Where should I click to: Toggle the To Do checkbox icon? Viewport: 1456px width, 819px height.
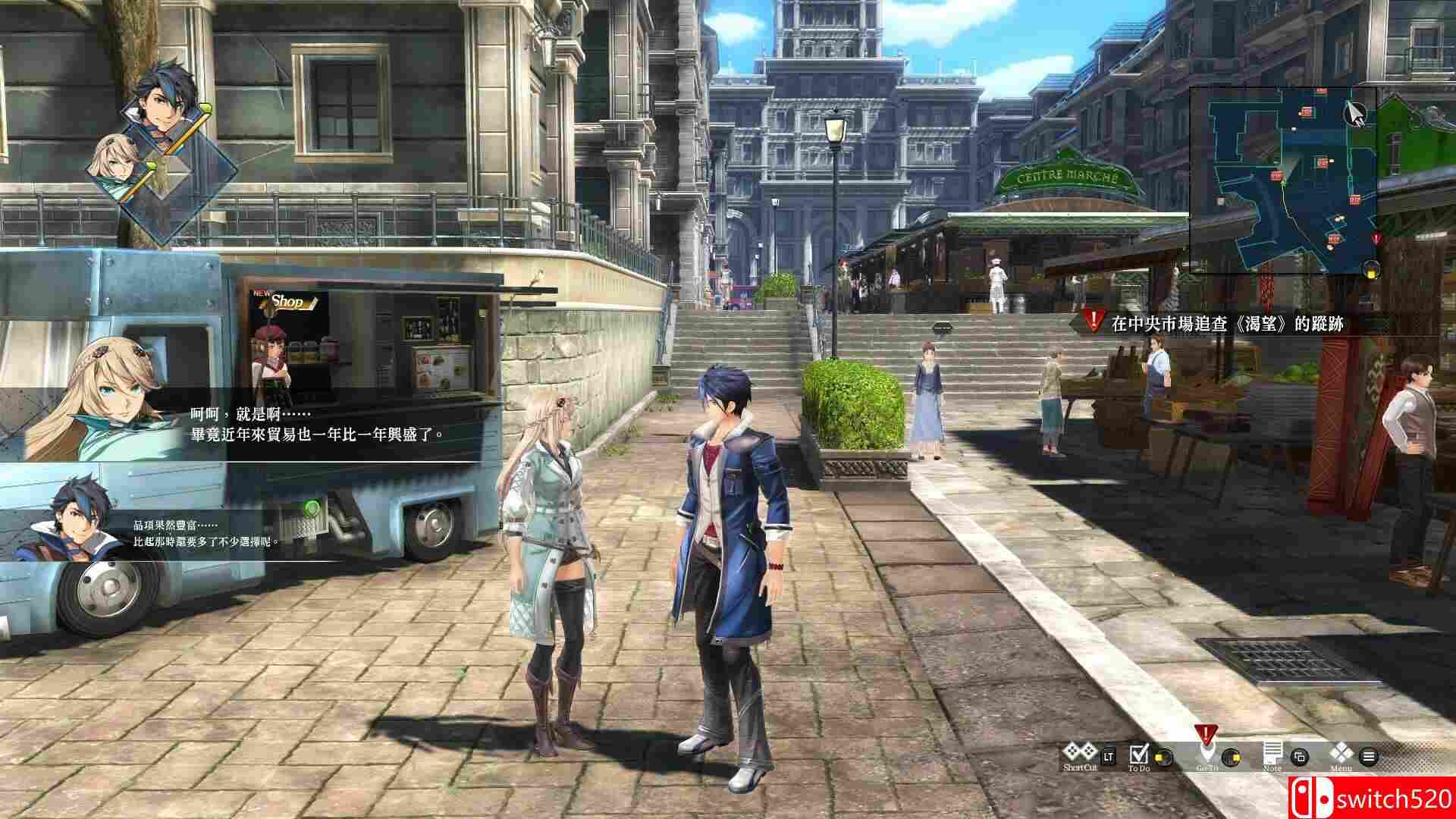pyautogui.click(x=1139, y=754)
